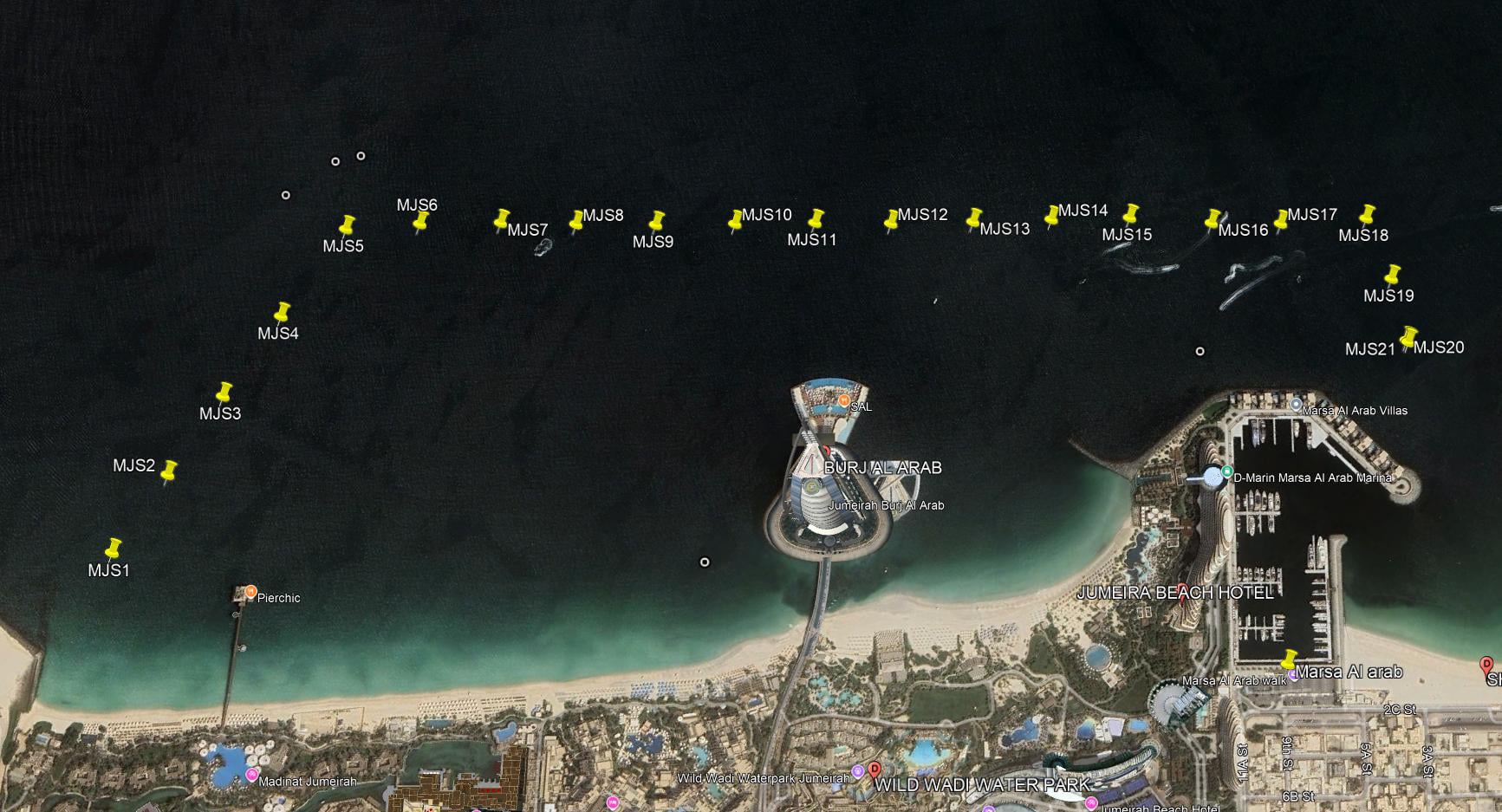Select the MJS1 yellow pushpin marker
Viewport: 1502px width, 812px height.
point(113,548)
